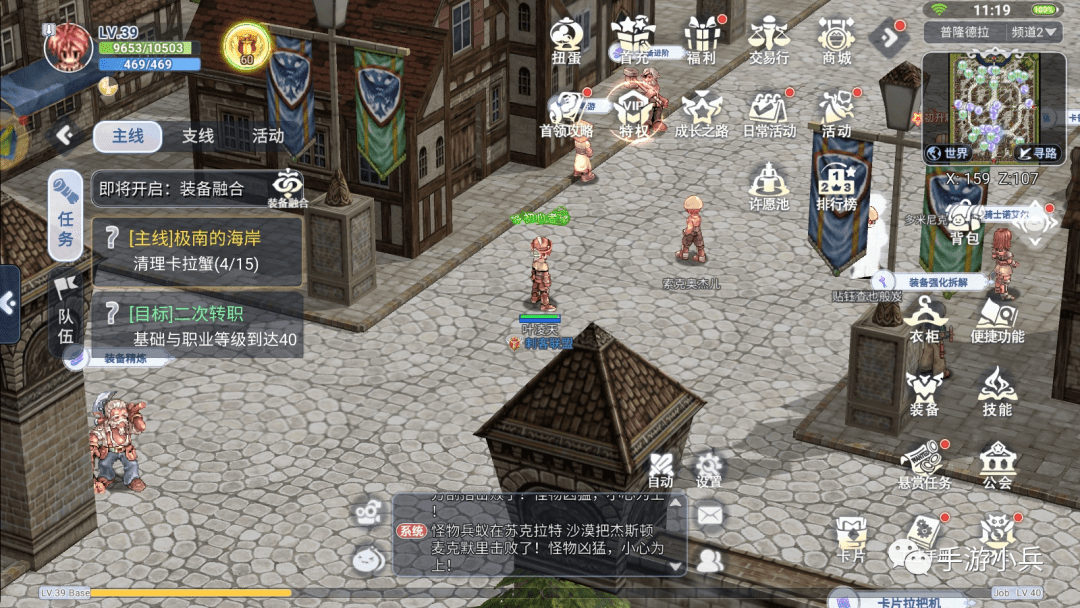Image resolution: width=1080 pixels, height=608 pixels.
Task: Toggle the 自动 auto-battle button
Action: point(660,470)
